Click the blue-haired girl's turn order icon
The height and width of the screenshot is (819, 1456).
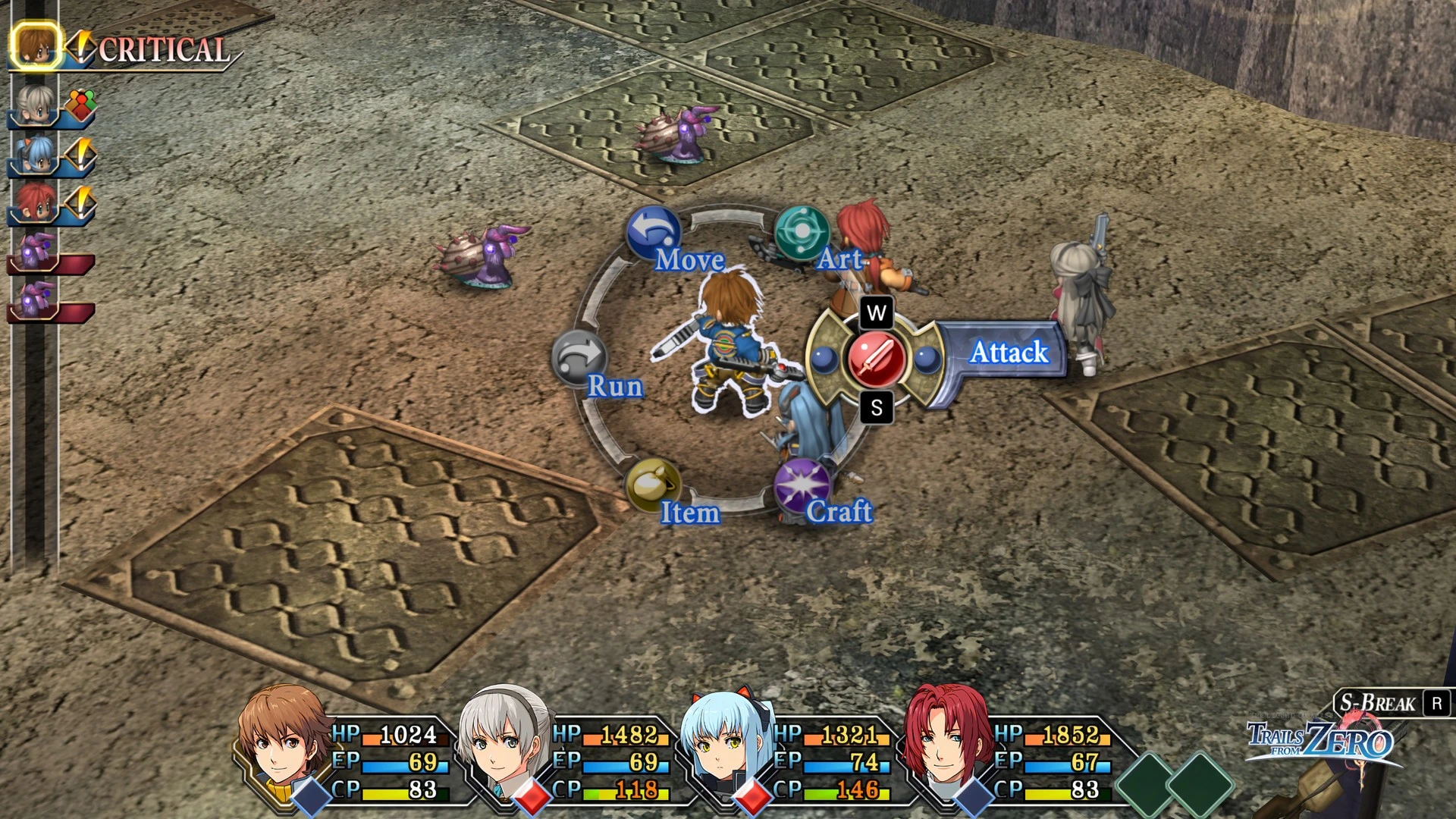coord(36,155)
